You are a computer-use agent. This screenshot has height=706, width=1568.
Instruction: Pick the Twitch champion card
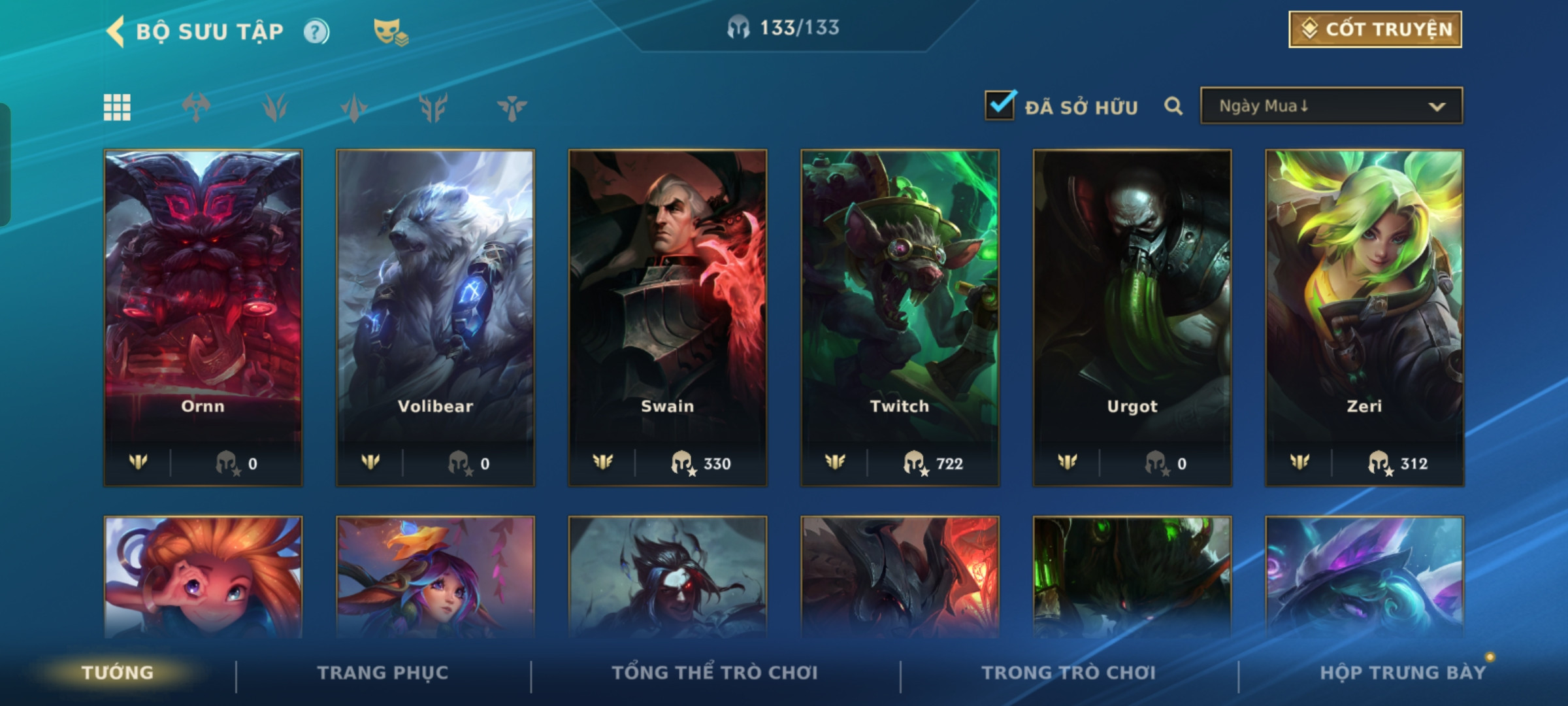900,317
